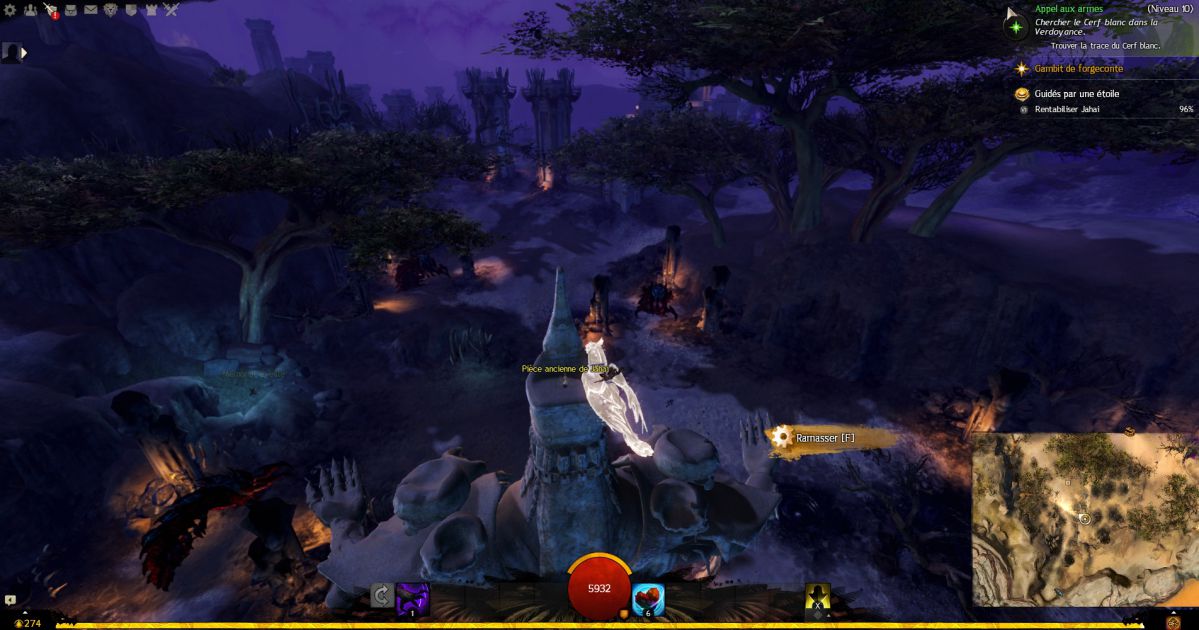The width and height of the screenshot is (1199, 630).
Task: Open the game menu gear icon
Action: tap(11, 10)
